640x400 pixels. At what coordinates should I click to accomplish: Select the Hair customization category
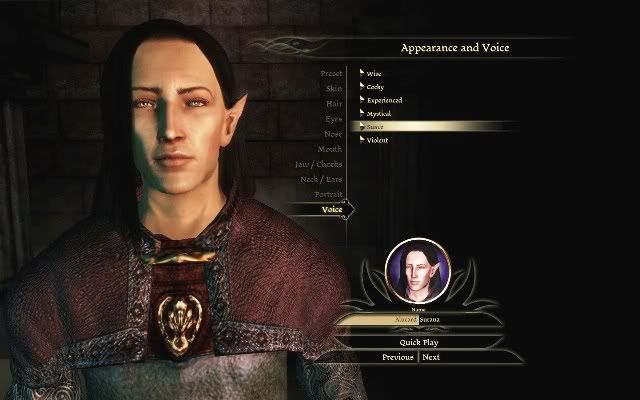pos(333,104)
